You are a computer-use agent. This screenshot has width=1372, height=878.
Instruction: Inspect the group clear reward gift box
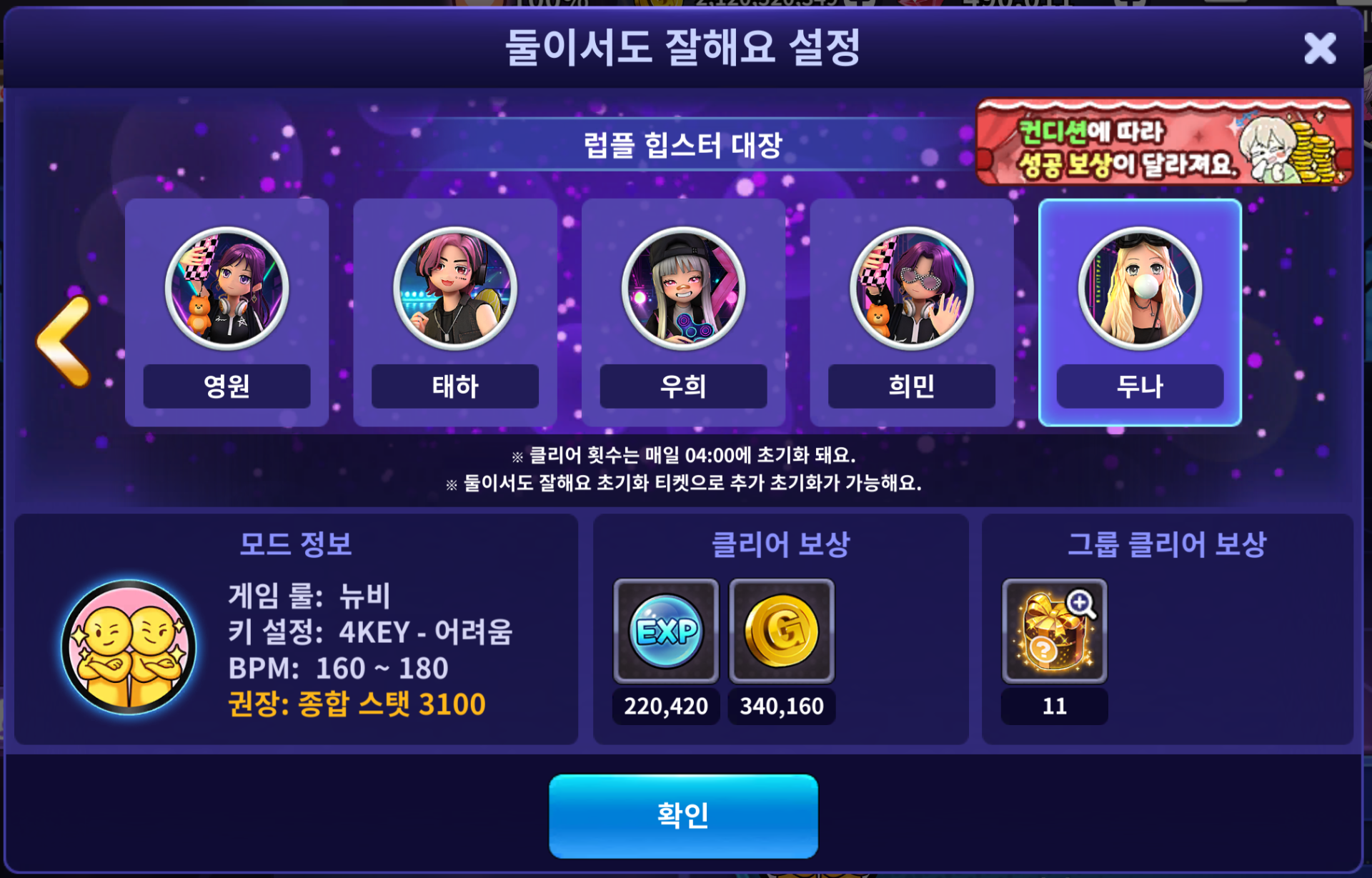(x=1054, y=631)
